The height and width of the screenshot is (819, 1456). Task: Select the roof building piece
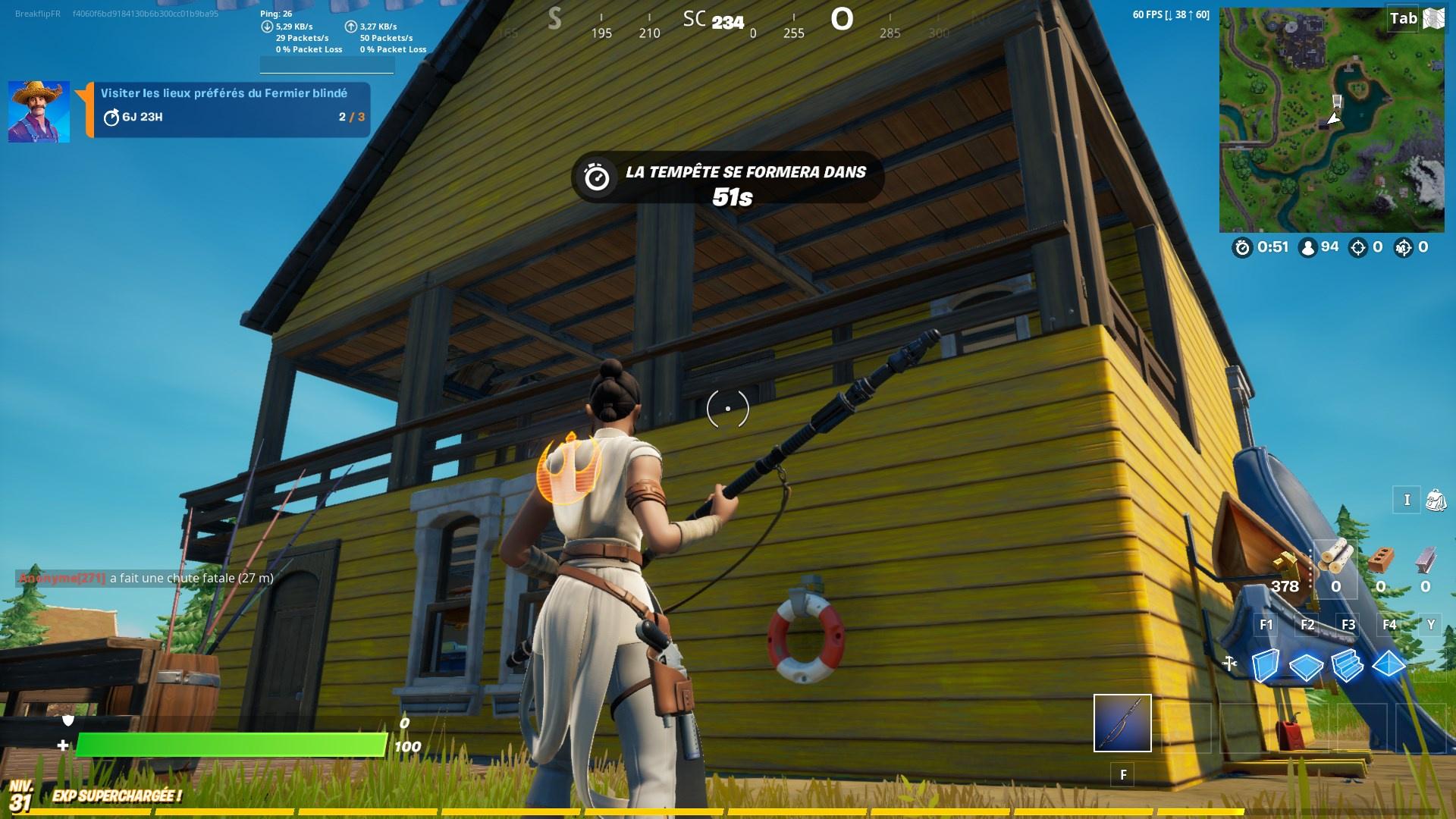coord(1389,666)
